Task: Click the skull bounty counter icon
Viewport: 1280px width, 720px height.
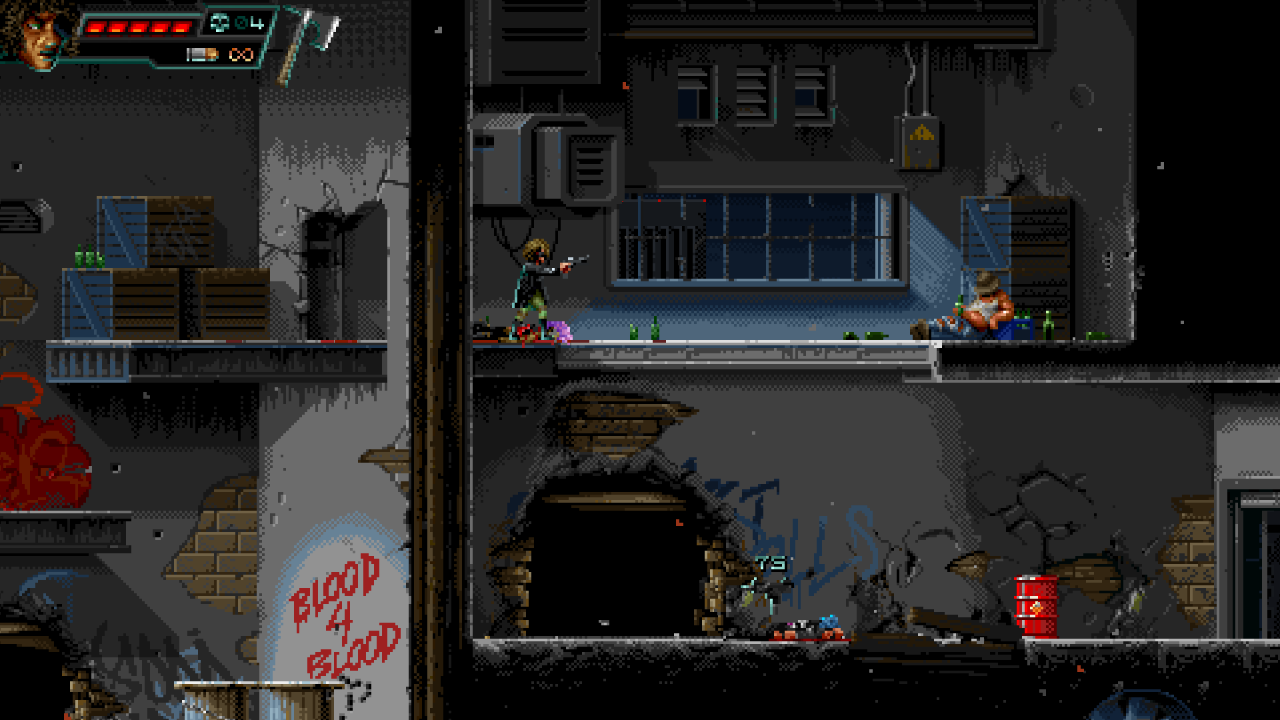Action: pyautogui.click(x=220, y=24)
